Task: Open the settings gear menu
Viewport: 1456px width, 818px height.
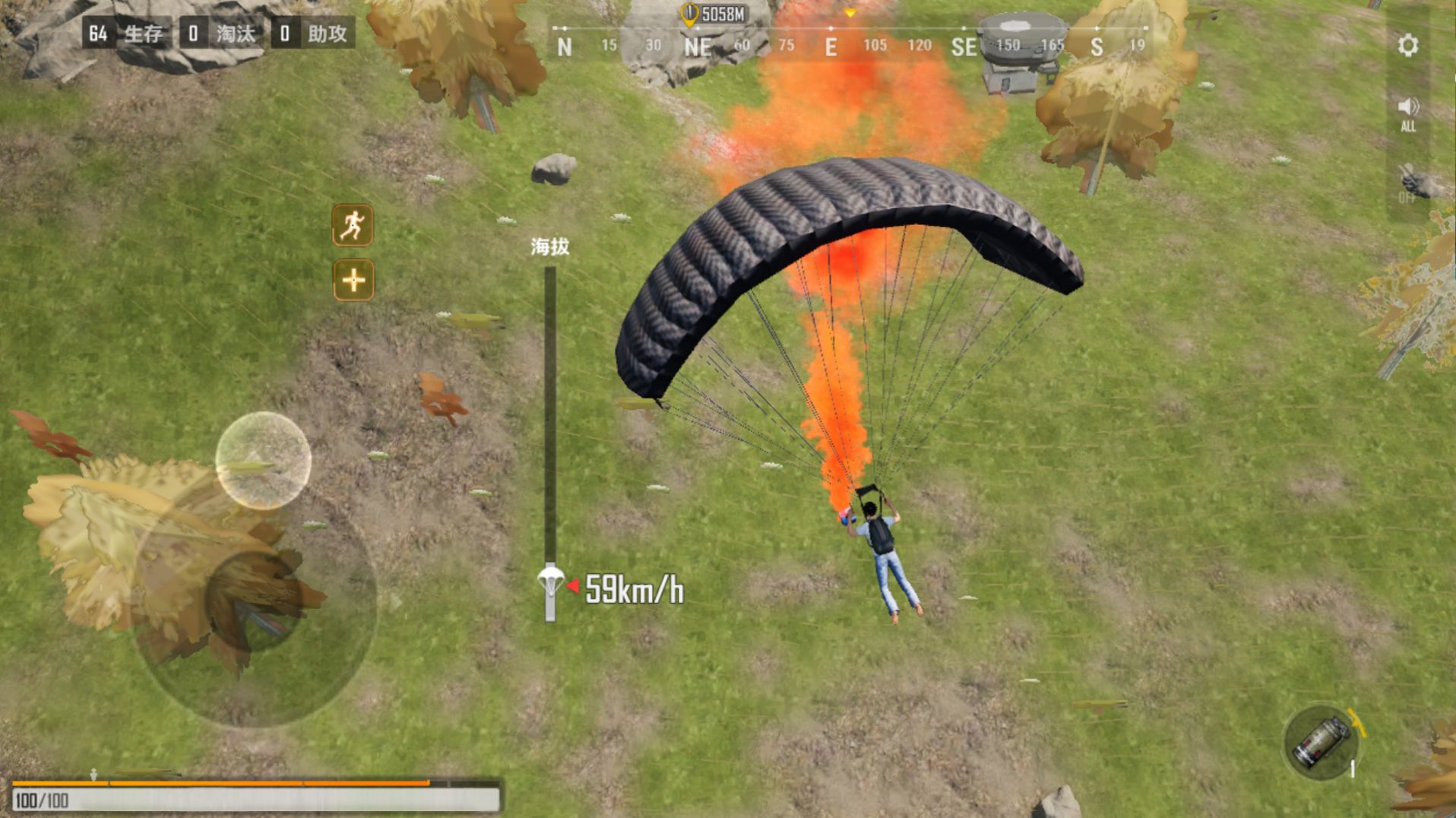Action: click(x=1408, y=46)
